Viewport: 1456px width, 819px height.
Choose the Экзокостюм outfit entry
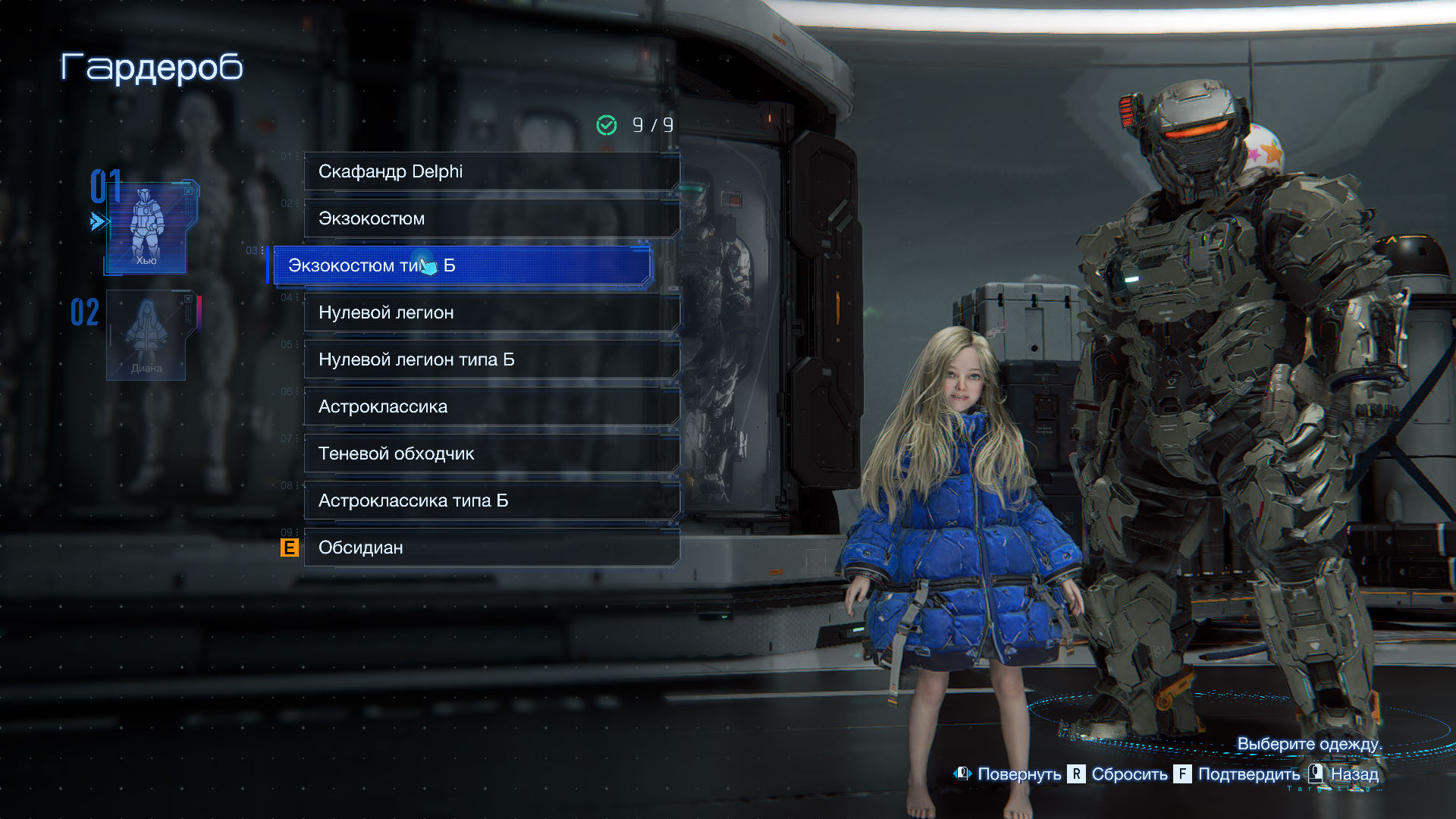click(491, 218)
